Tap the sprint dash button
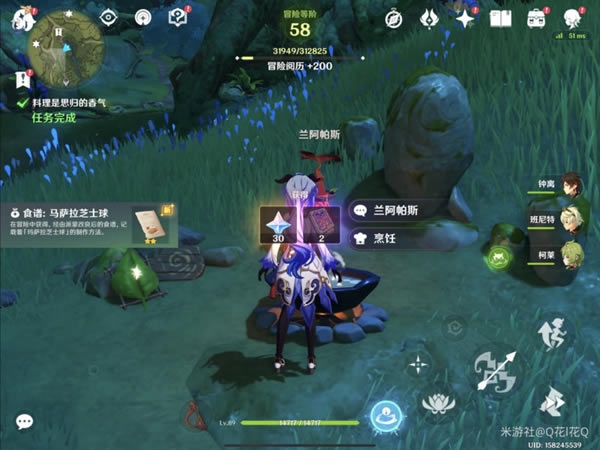600x450 pixels. click(551, 405)
